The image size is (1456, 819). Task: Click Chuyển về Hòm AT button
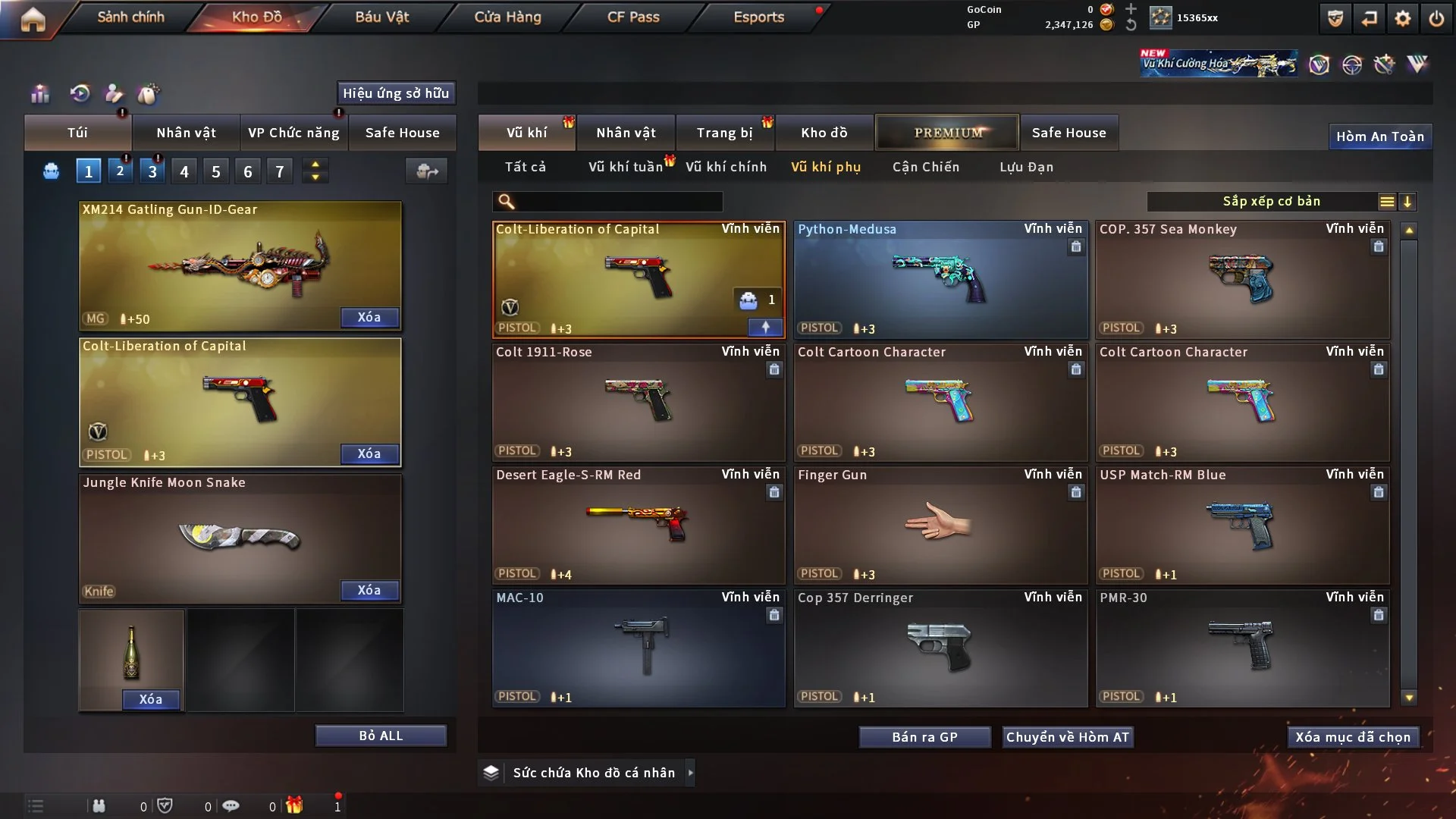point(1068,737)
